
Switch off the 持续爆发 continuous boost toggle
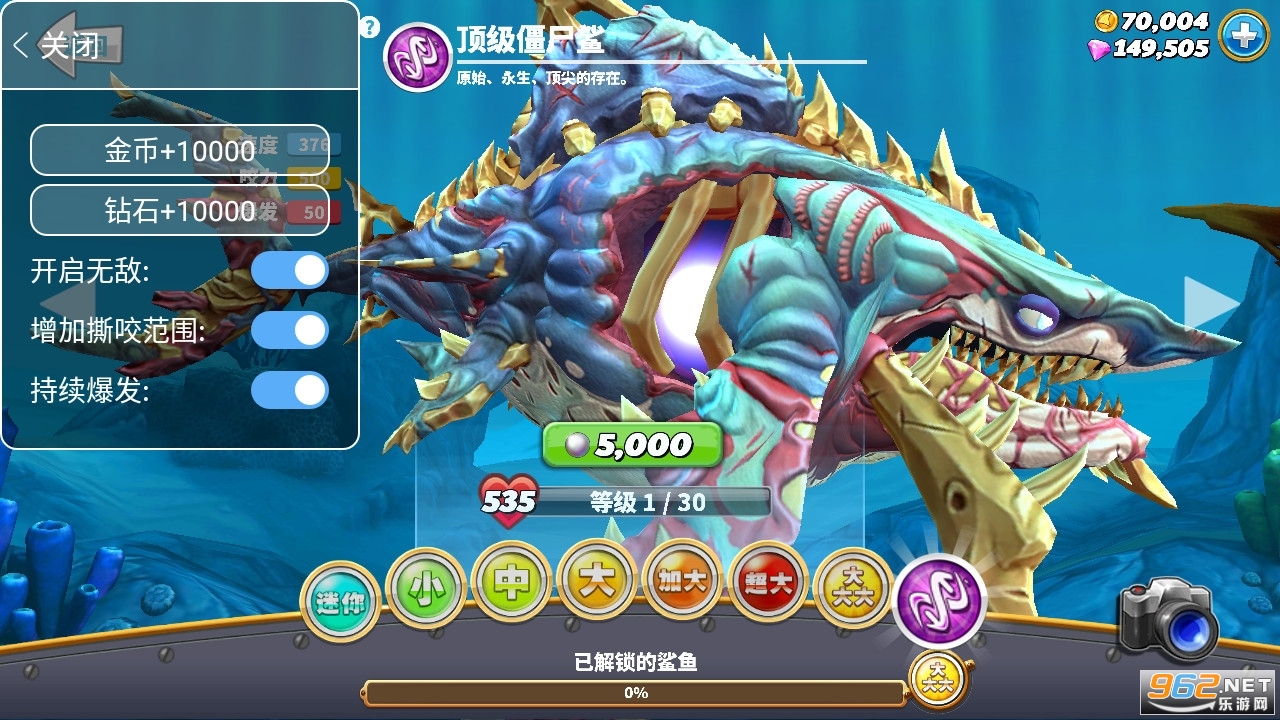click(x=289, y=390)
